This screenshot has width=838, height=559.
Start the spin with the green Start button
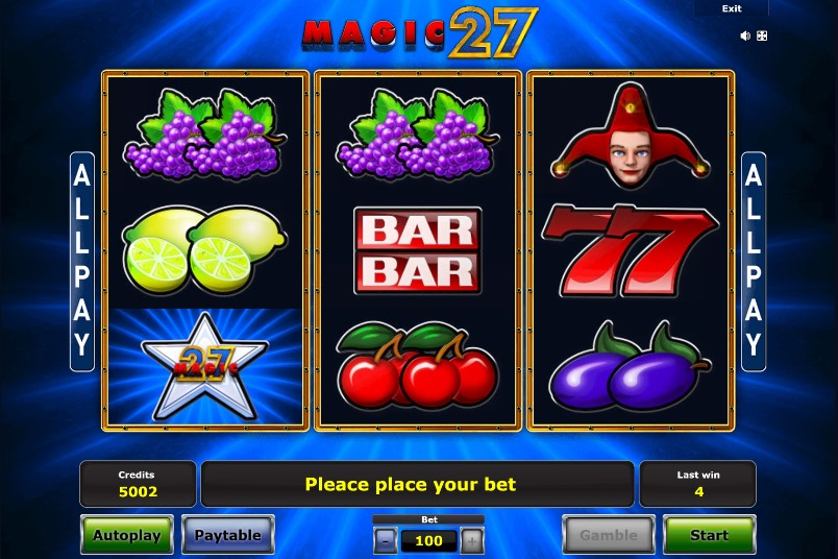pyautogui.click(x=709, y=535)
